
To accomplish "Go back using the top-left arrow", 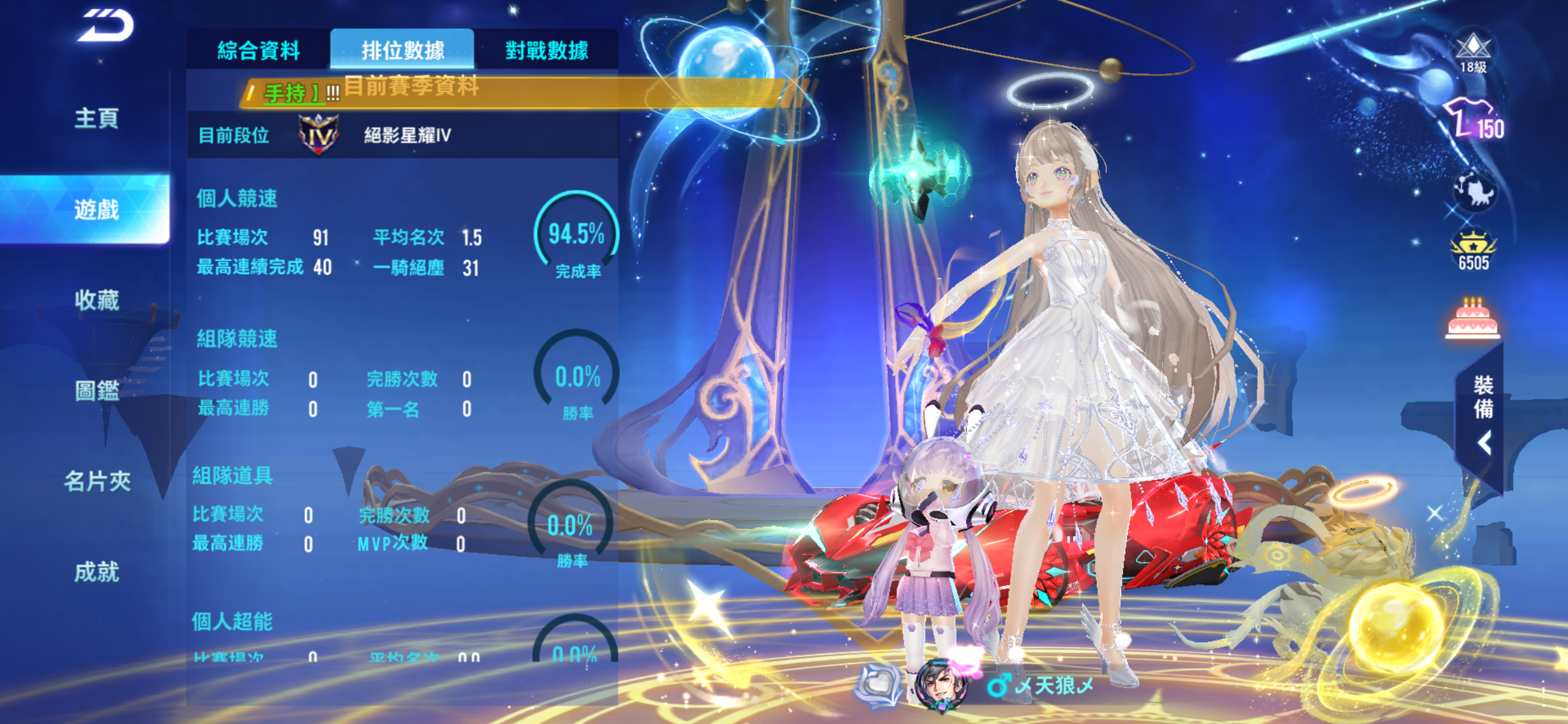I will point(105,26).
